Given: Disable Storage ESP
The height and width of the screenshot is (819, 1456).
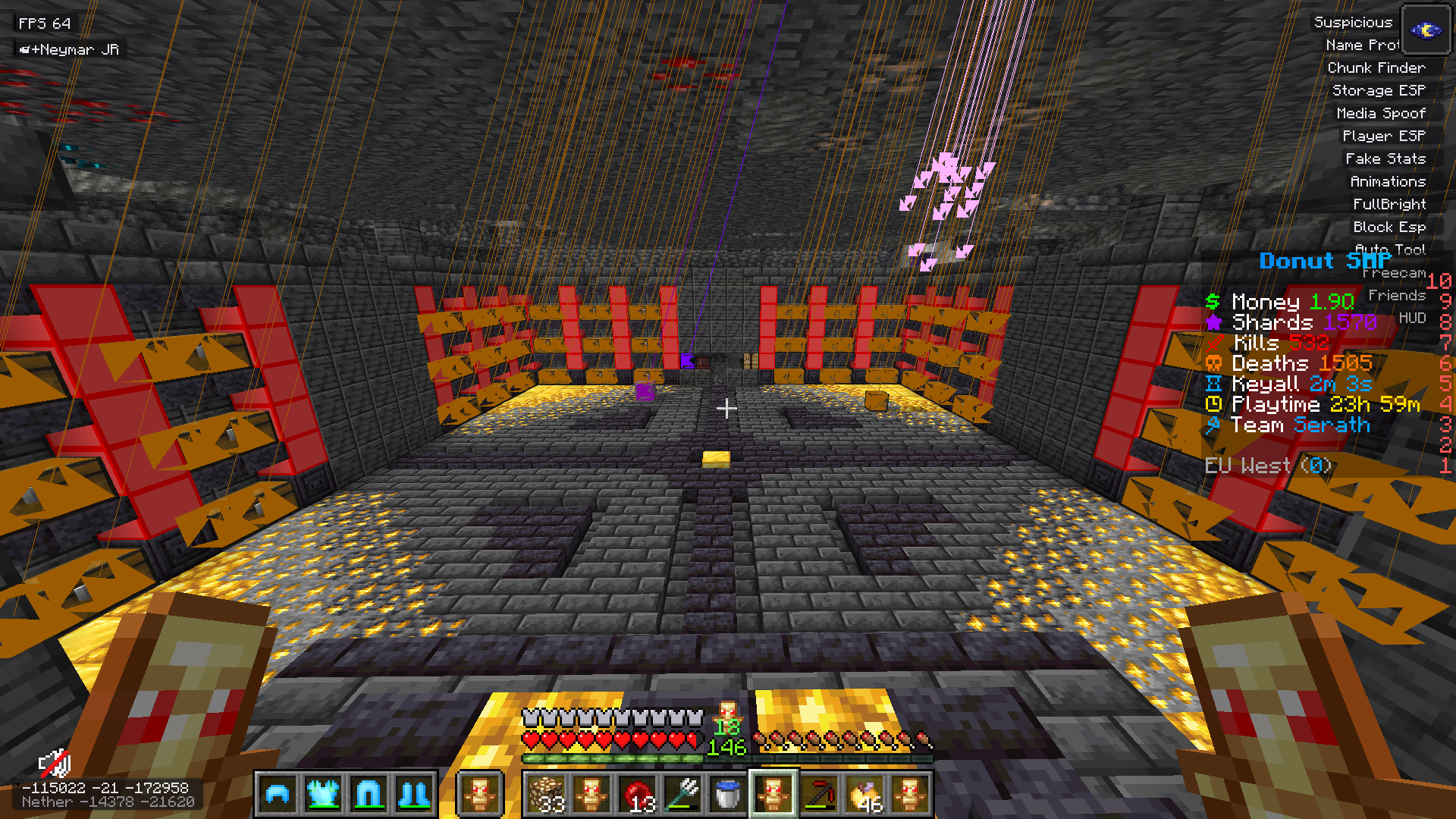Looking at the screenshot, I should coord(1380,90).
